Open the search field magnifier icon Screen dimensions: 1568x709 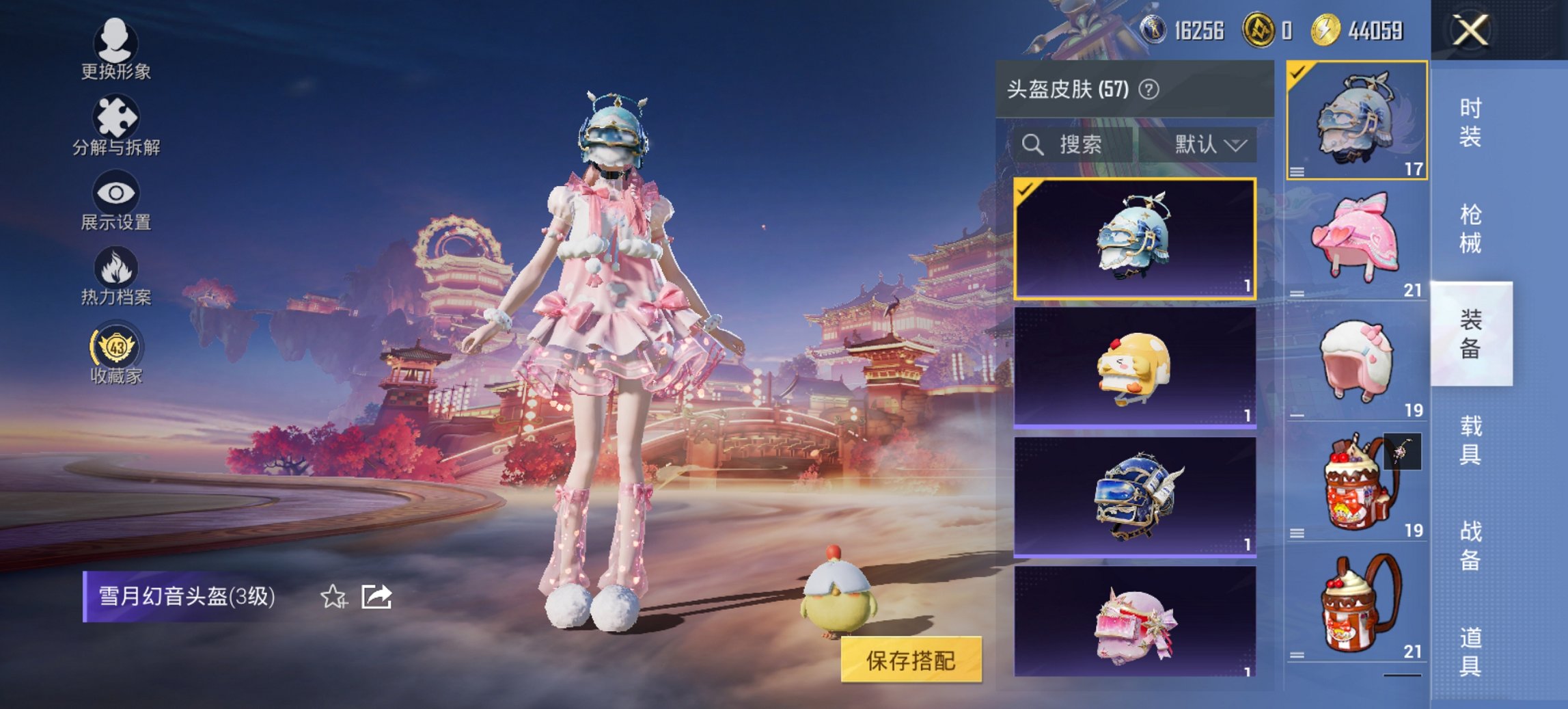[x=1031, y=145]
